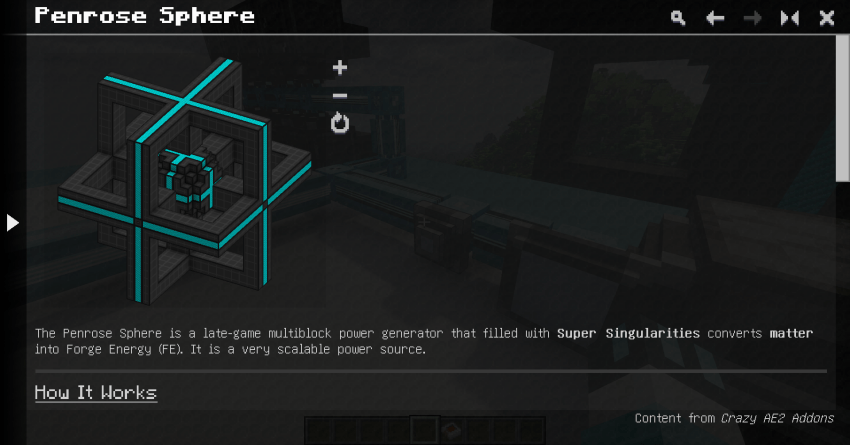This screenshot has height=445, width=850.
Task: Zoom out the multiblock preview
Action: 340,96
